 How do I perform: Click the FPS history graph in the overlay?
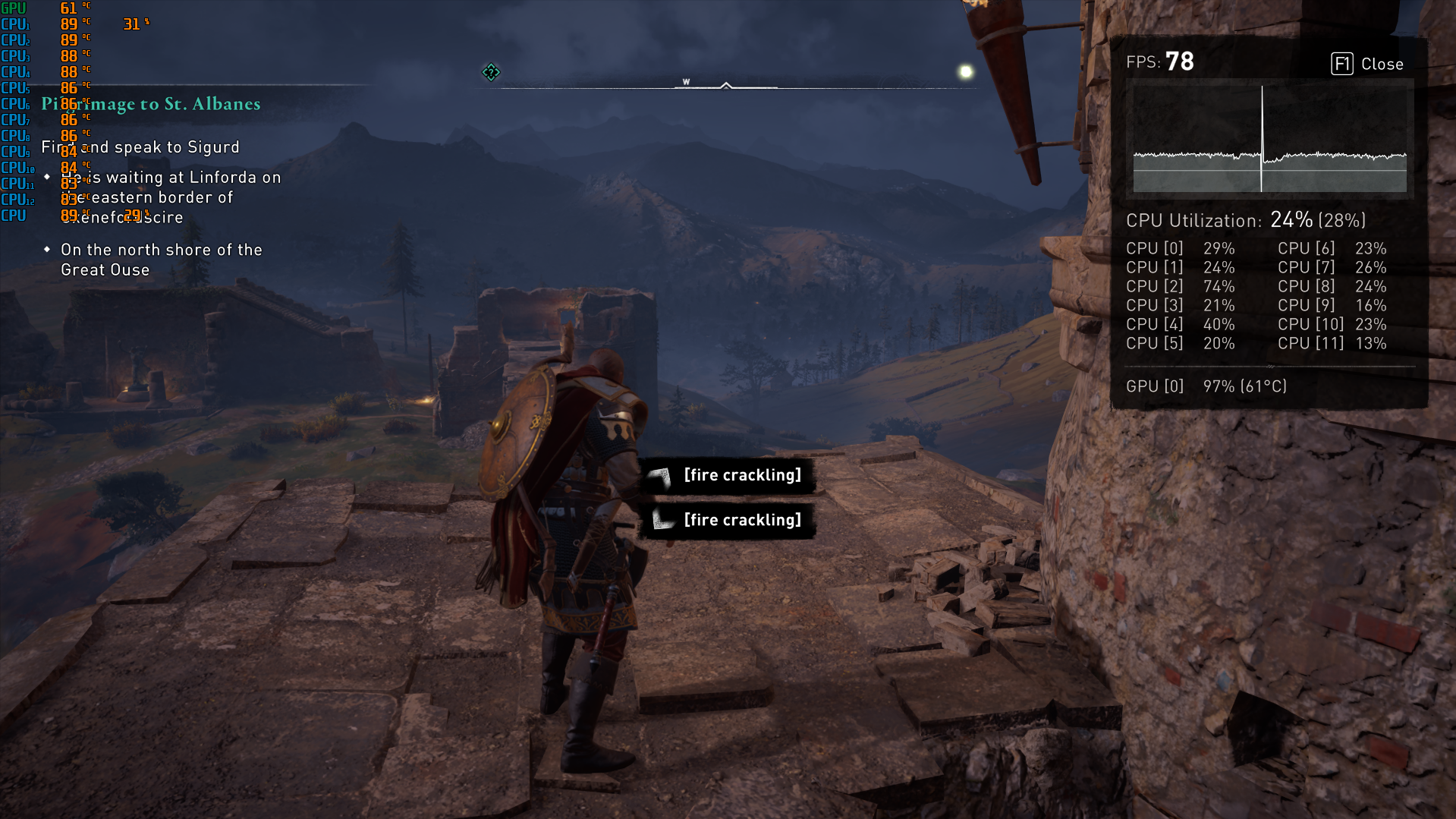point(1269,138)
